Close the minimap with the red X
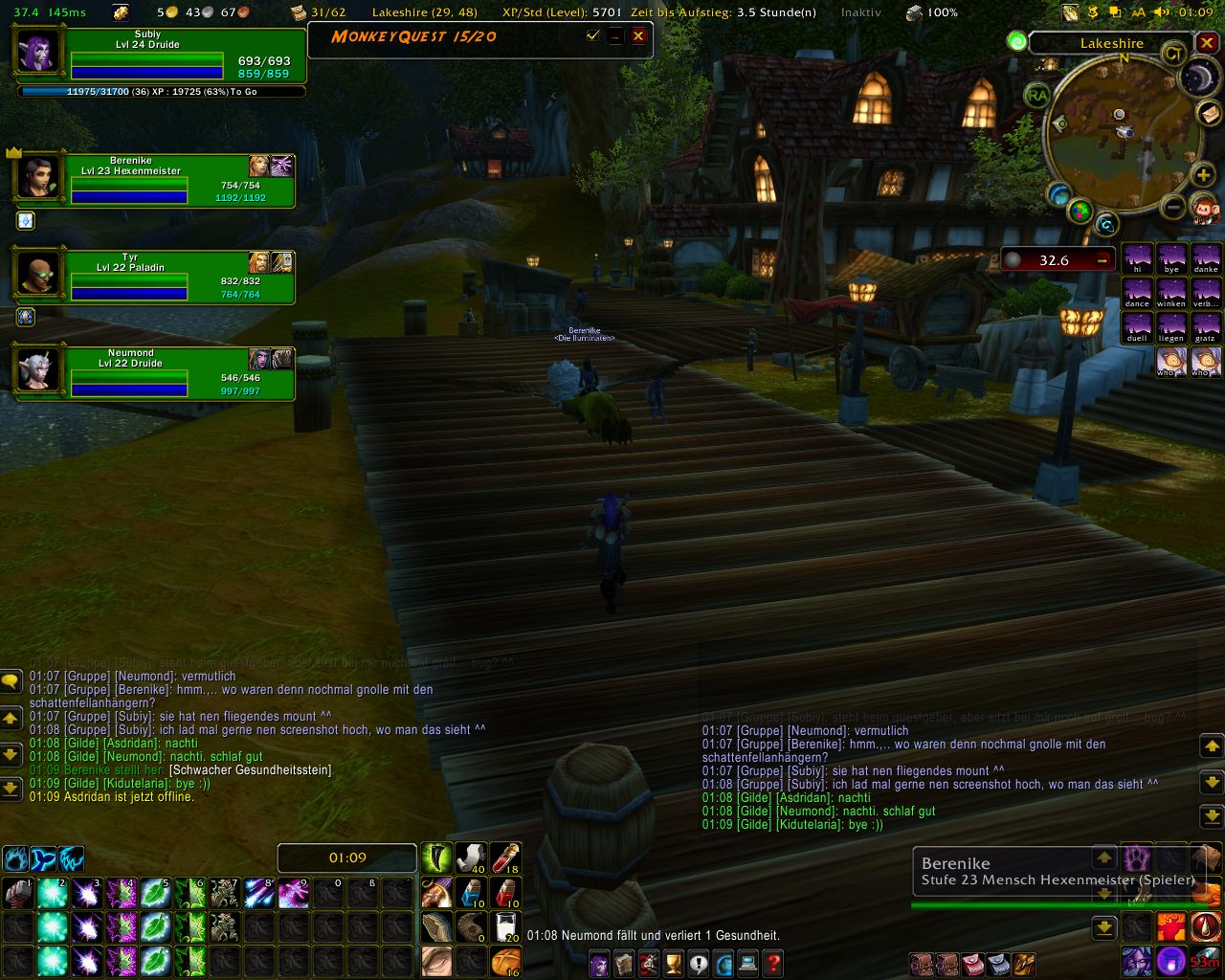The width and height of the screenshot is (1225, 980). [1207, 43]
